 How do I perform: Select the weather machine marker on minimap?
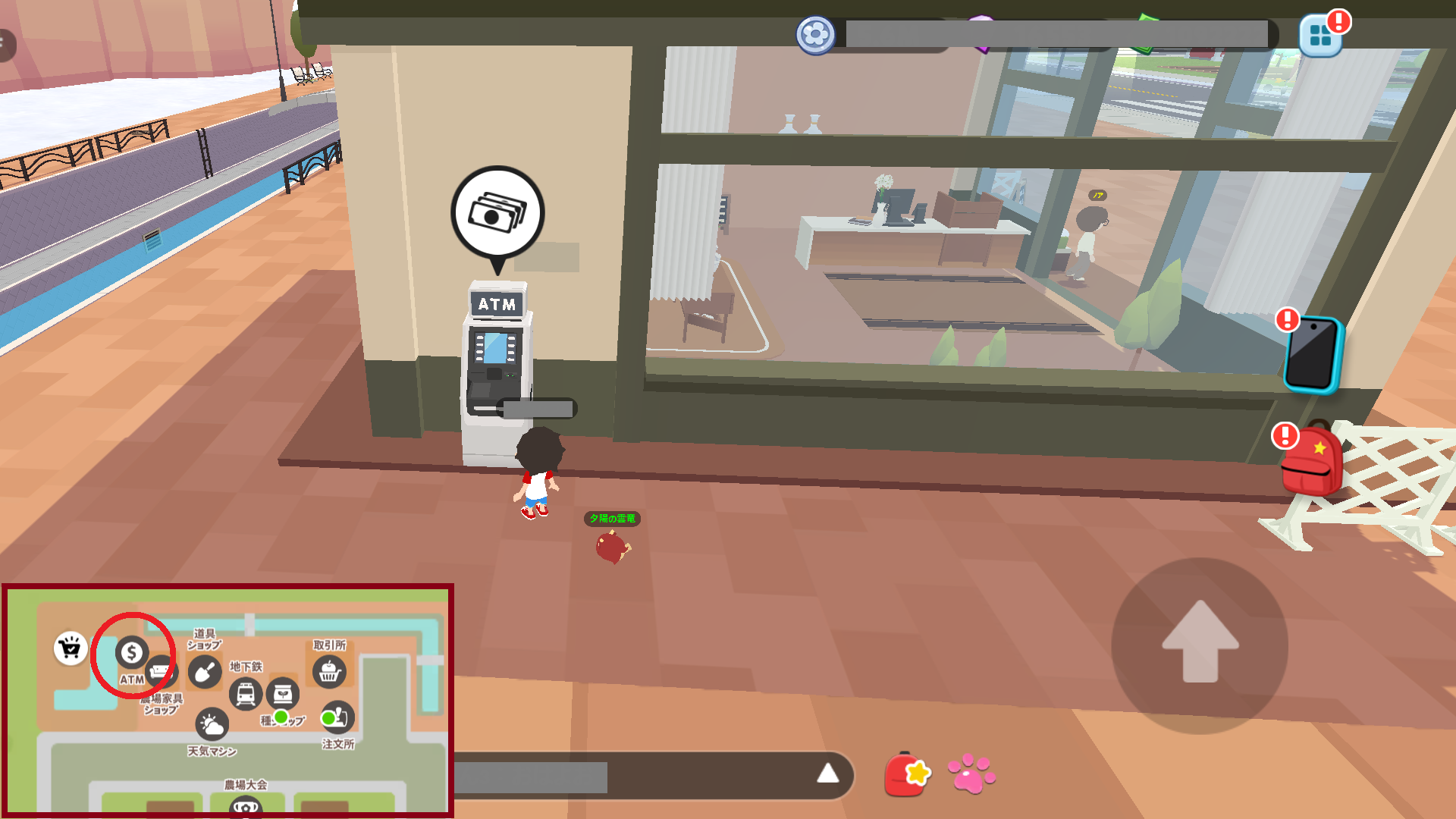coord(212,725)
